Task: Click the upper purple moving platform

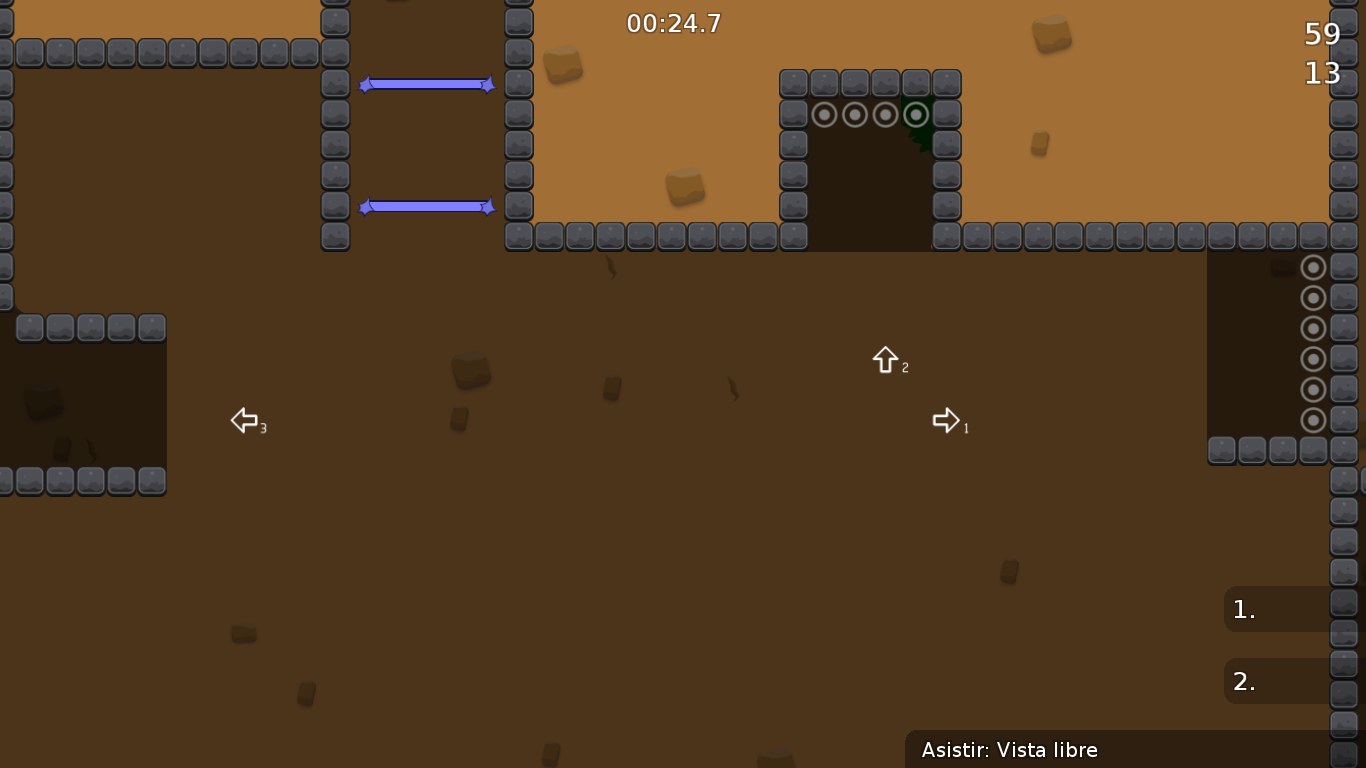Action: point(427,84)
